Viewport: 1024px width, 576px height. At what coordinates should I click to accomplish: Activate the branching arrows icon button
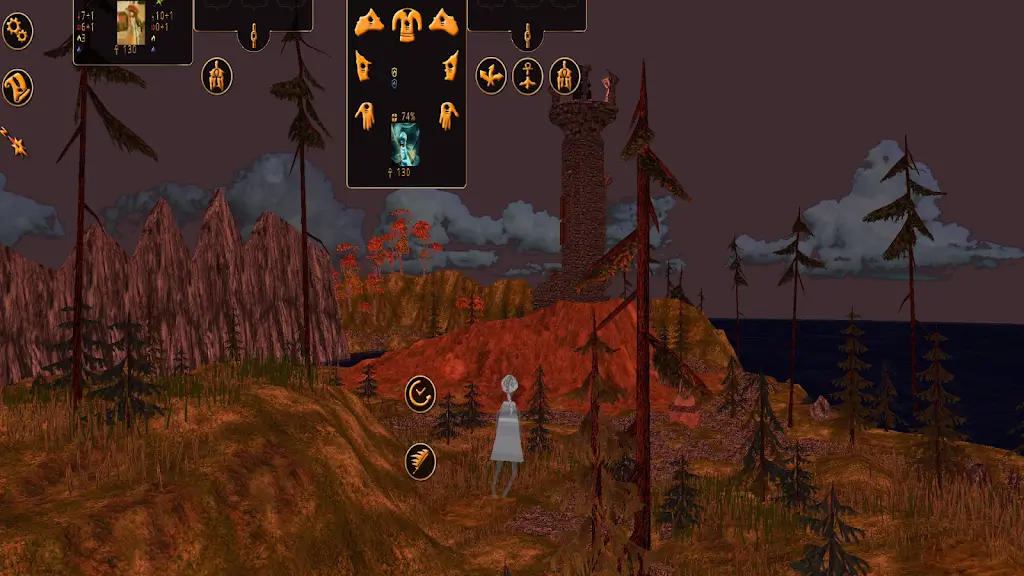pyautogui.click(x=490, y=76)
